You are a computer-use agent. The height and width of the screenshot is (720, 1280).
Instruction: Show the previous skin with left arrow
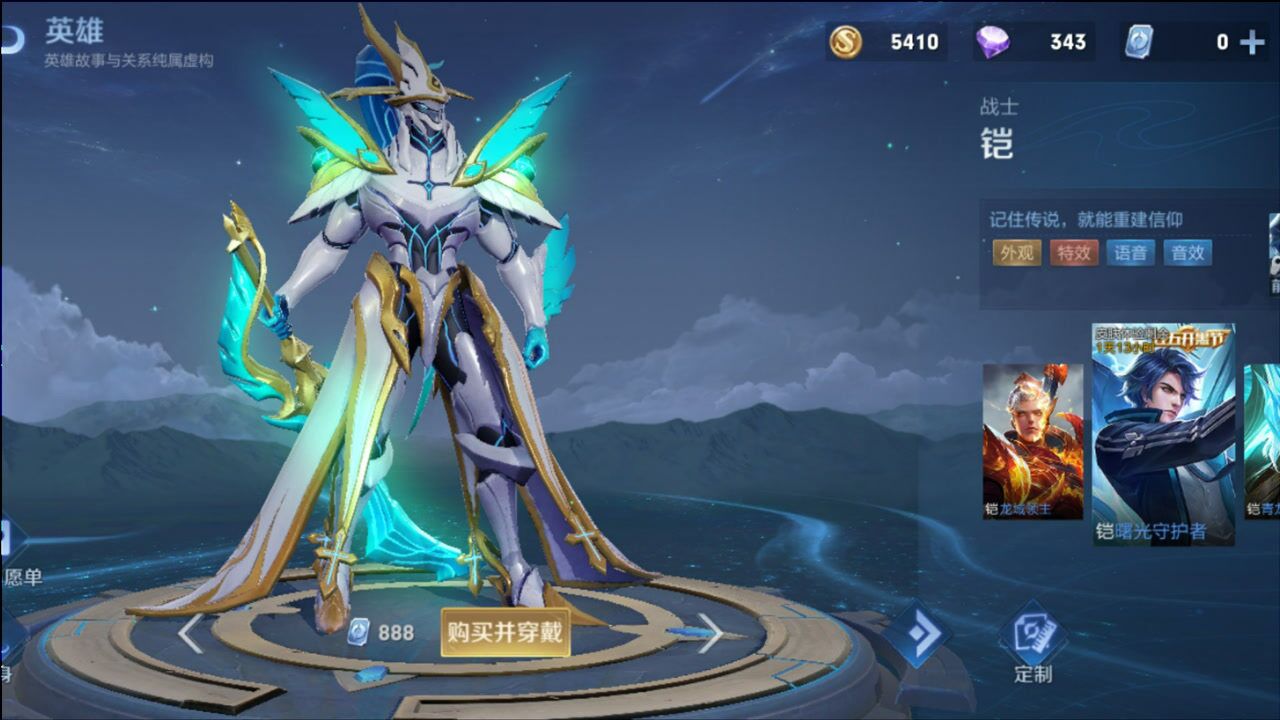coord(190,633)
